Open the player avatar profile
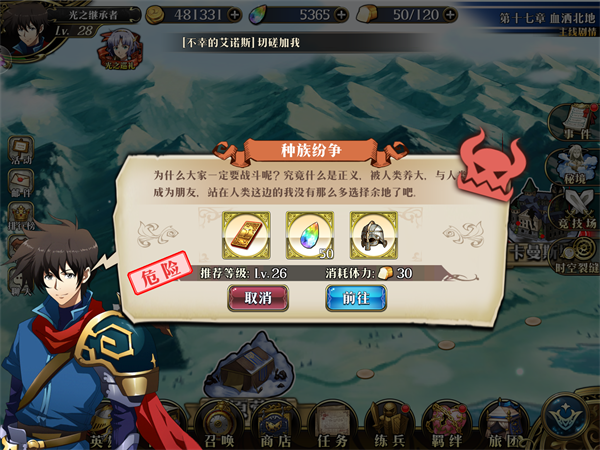This screenshot has width=600, height=450. pos(27,27)
